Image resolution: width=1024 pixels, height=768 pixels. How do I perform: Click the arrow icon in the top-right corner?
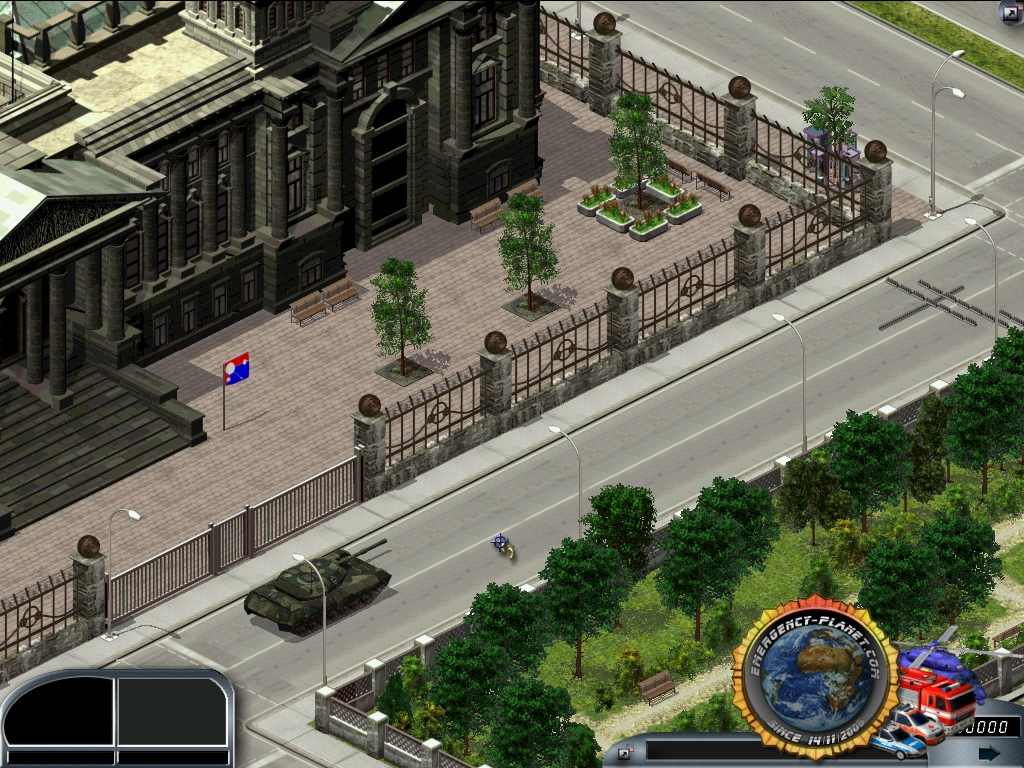tap(1011, 12)
